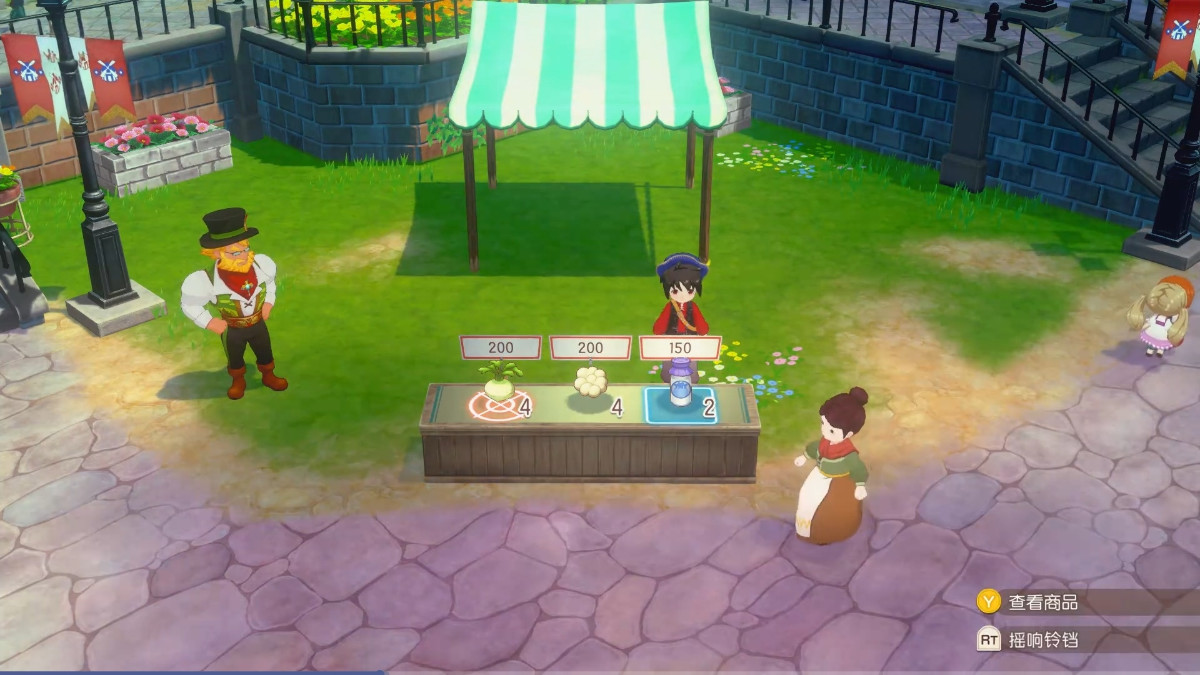Choose the white wool stall item
This screenshot has height=675, width=1200.
point(590,385)
